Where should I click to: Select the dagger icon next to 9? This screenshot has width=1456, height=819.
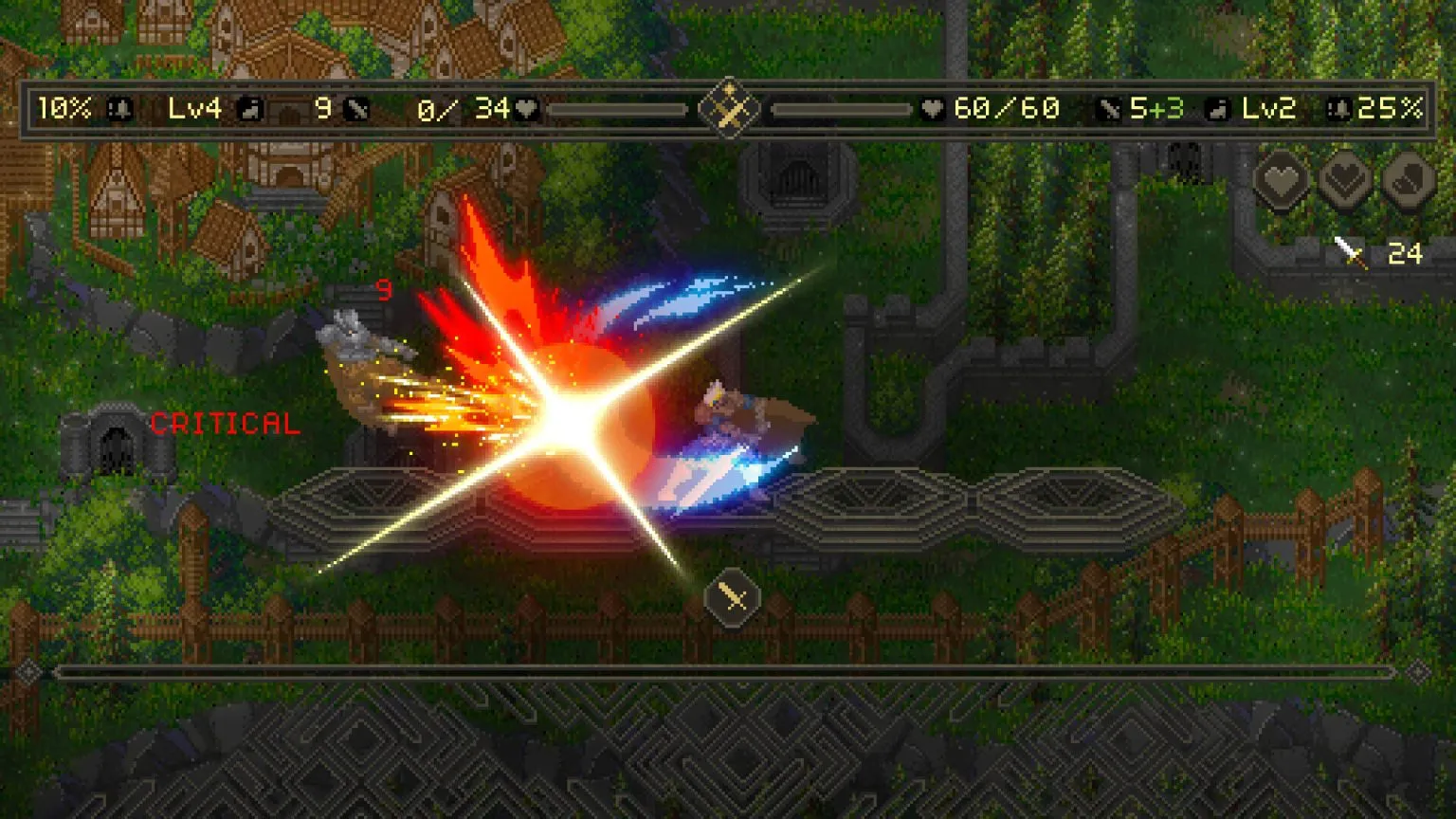[x=356, y=108]
